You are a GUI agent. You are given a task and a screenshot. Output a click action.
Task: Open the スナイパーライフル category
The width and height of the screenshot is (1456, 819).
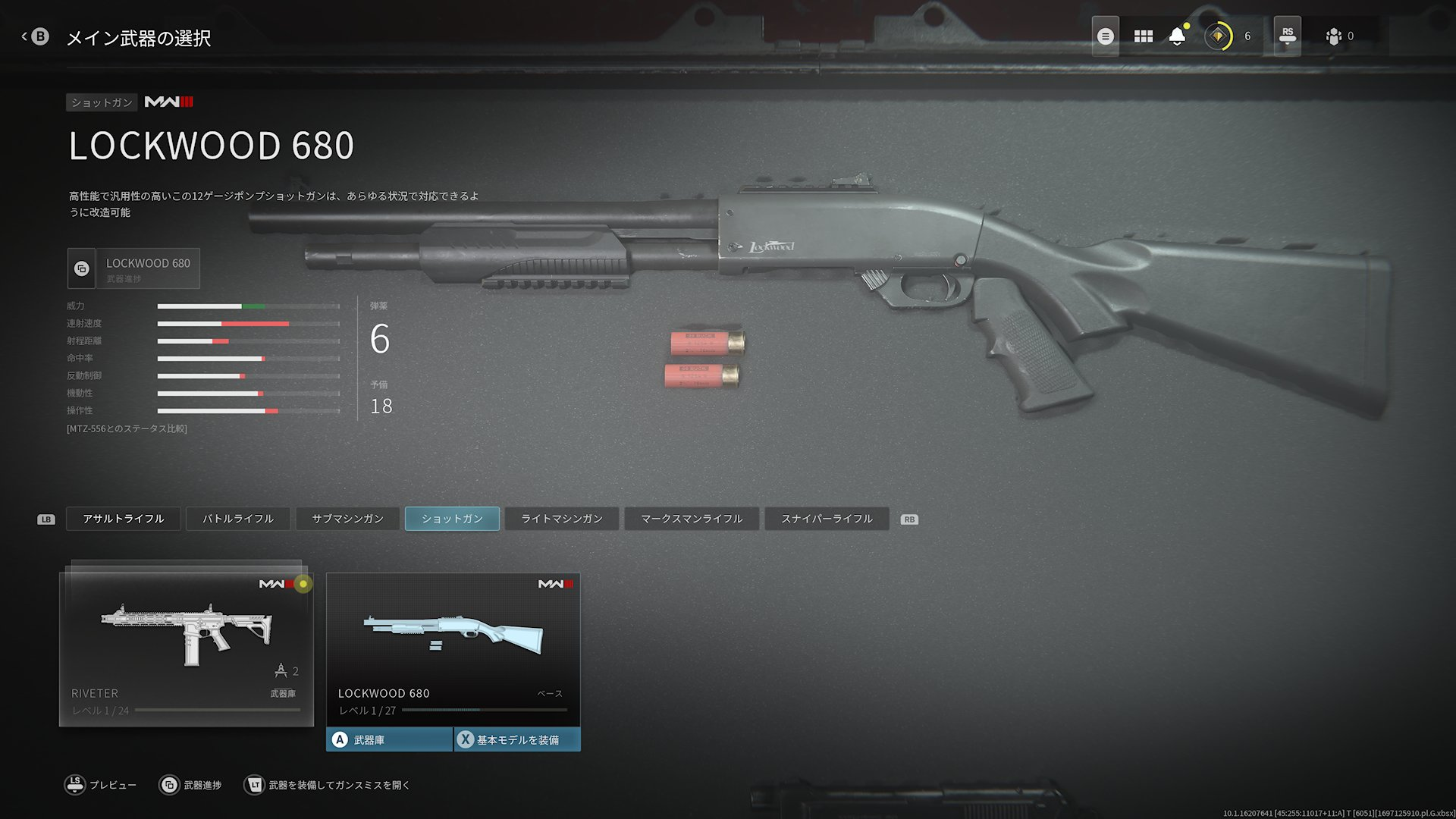[827, 519]
